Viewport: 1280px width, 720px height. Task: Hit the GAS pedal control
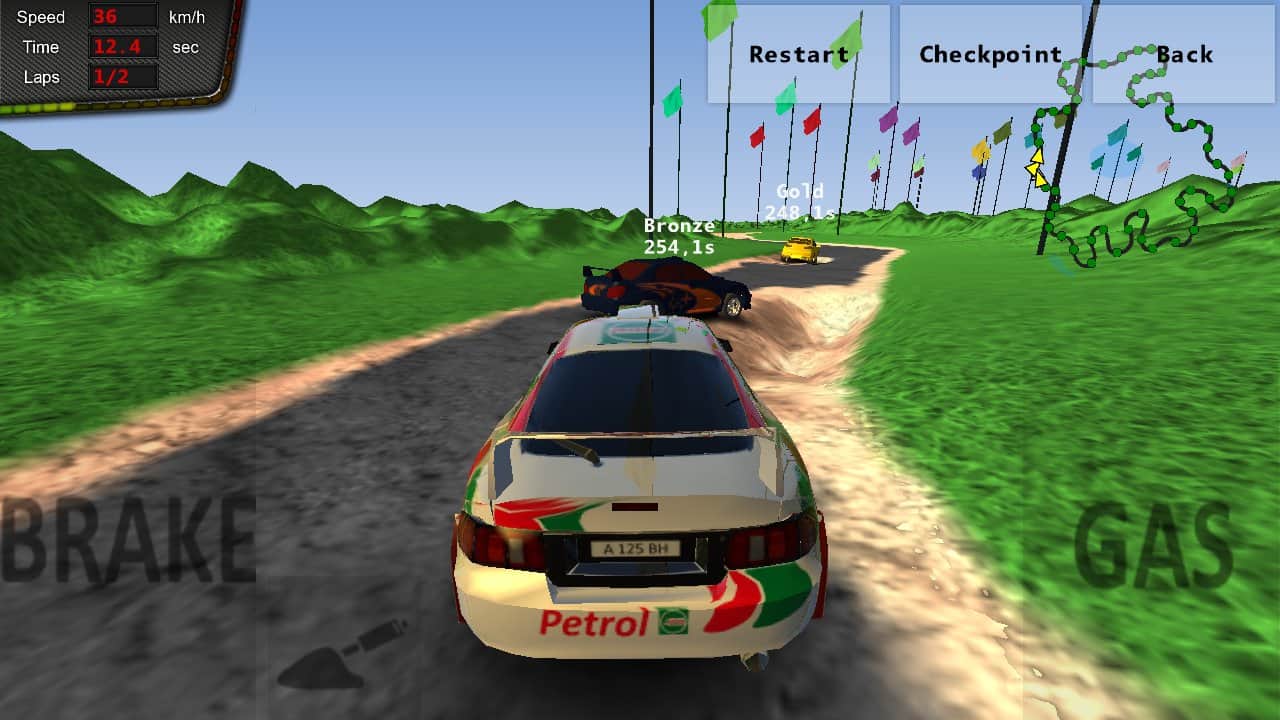1152,546
